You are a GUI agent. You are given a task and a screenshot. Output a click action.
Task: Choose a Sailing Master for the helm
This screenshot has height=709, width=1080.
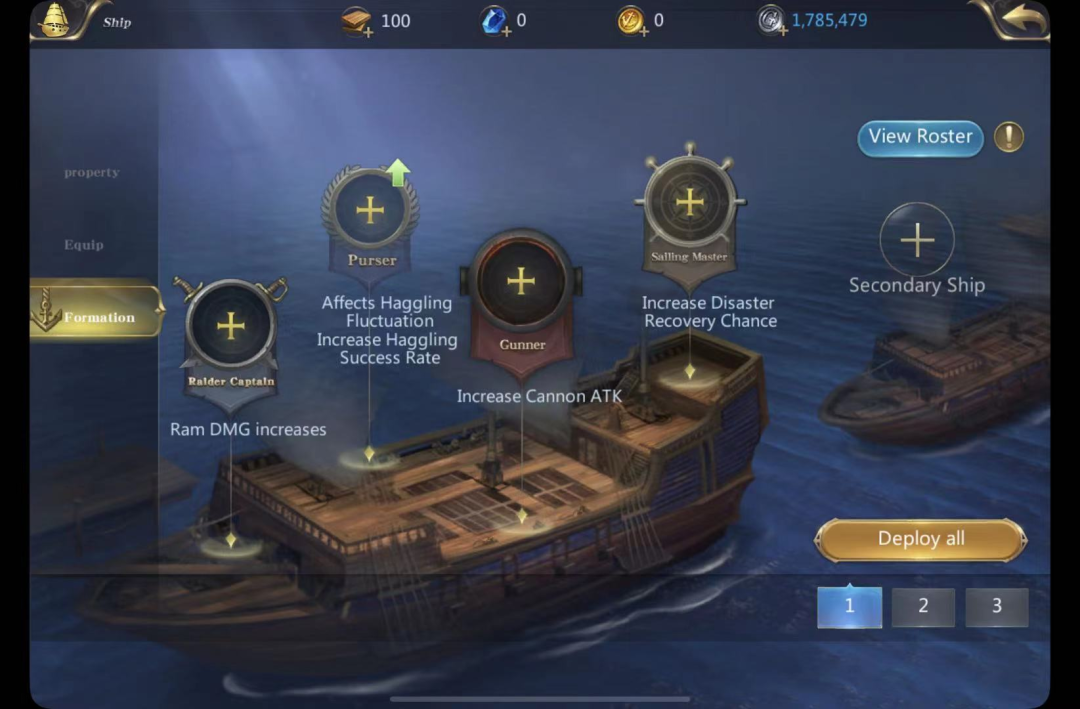tap(689, 202)
